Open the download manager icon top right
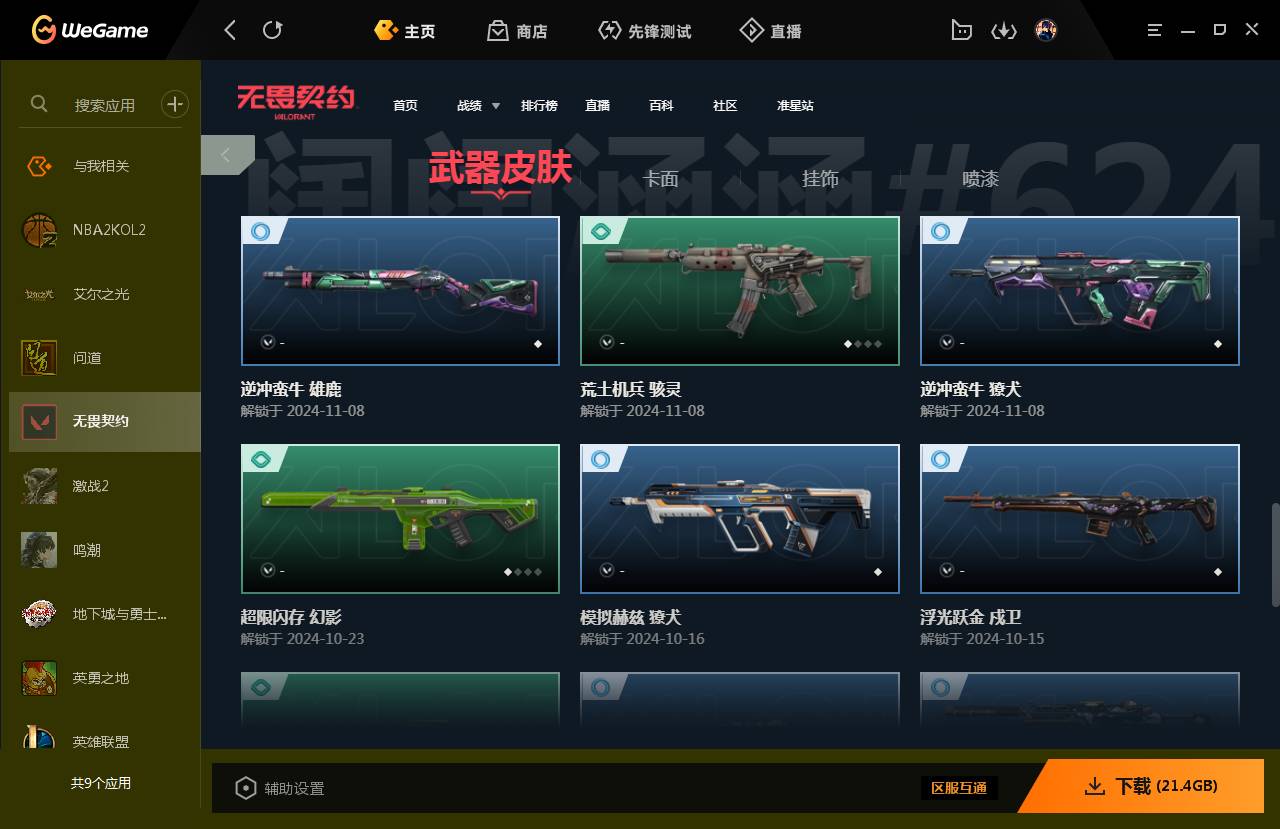Screen dimensions: 1280x829 (x=1004, y=30)
